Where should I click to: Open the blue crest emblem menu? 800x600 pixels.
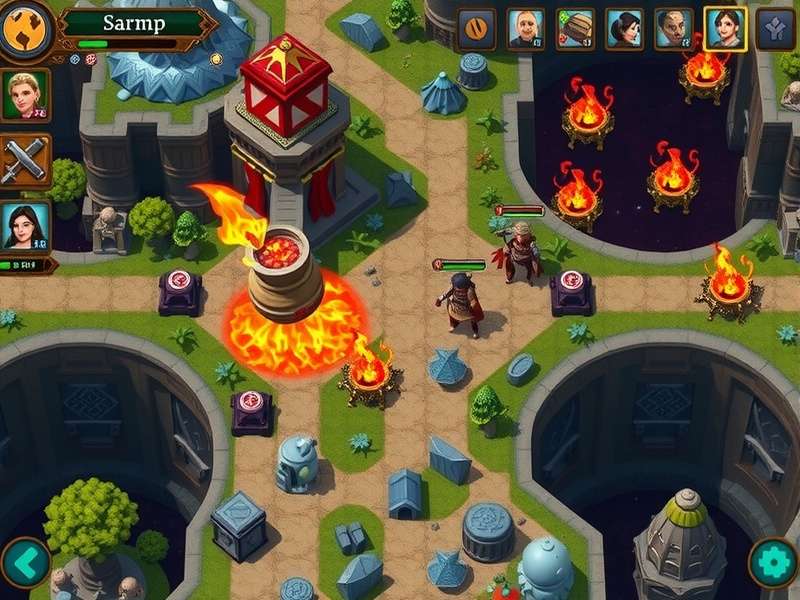pyautogui.click(x=775, y=29)
